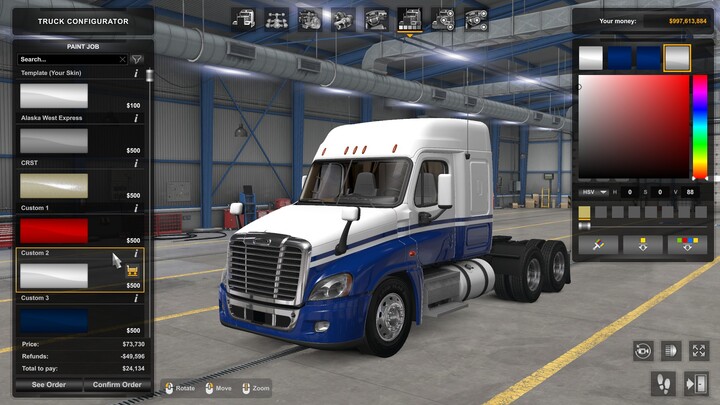Select the second color channel swatch, blue

coord(620,58)
